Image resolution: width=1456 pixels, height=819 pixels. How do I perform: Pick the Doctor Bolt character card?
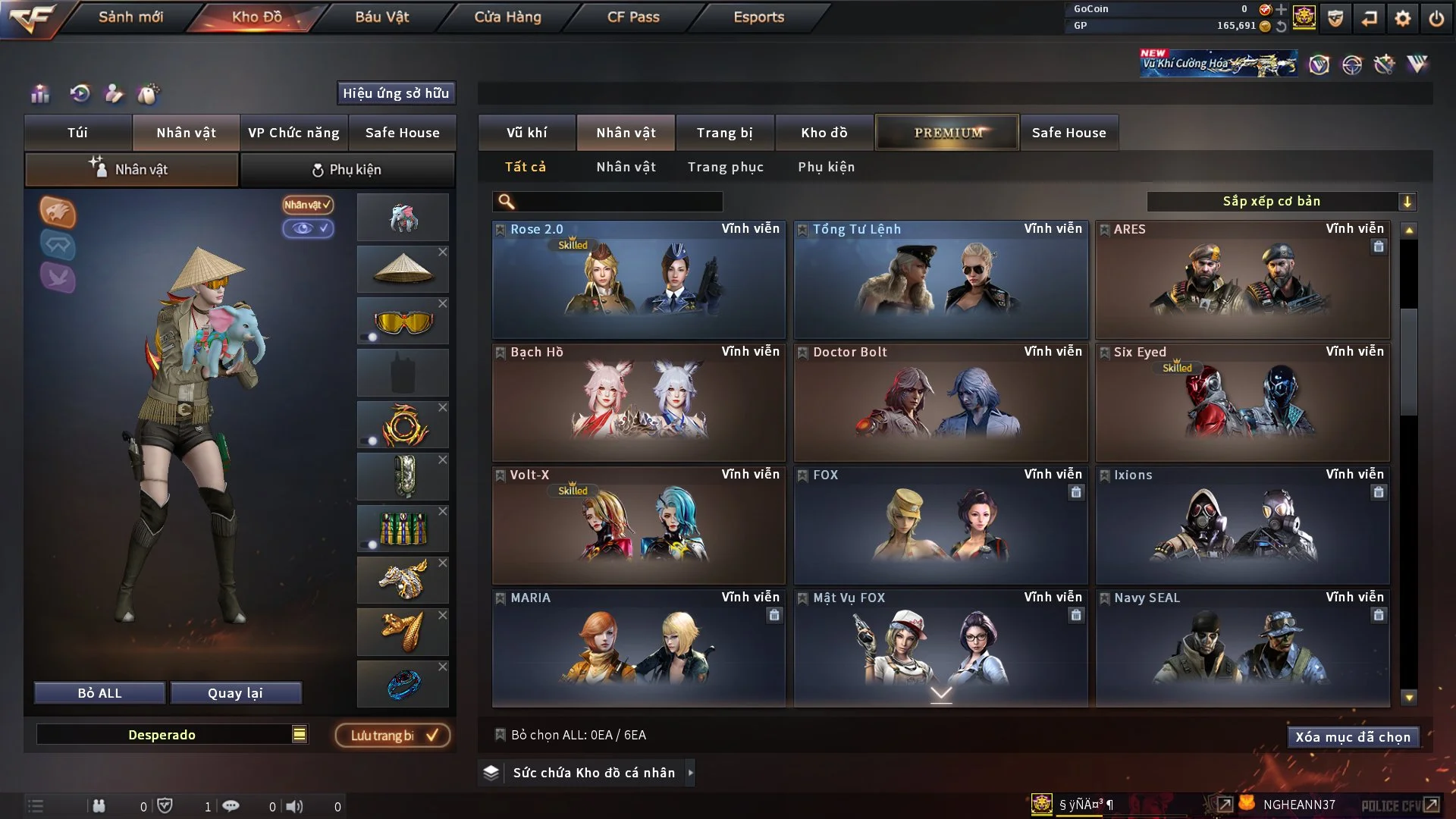point(940,402)
